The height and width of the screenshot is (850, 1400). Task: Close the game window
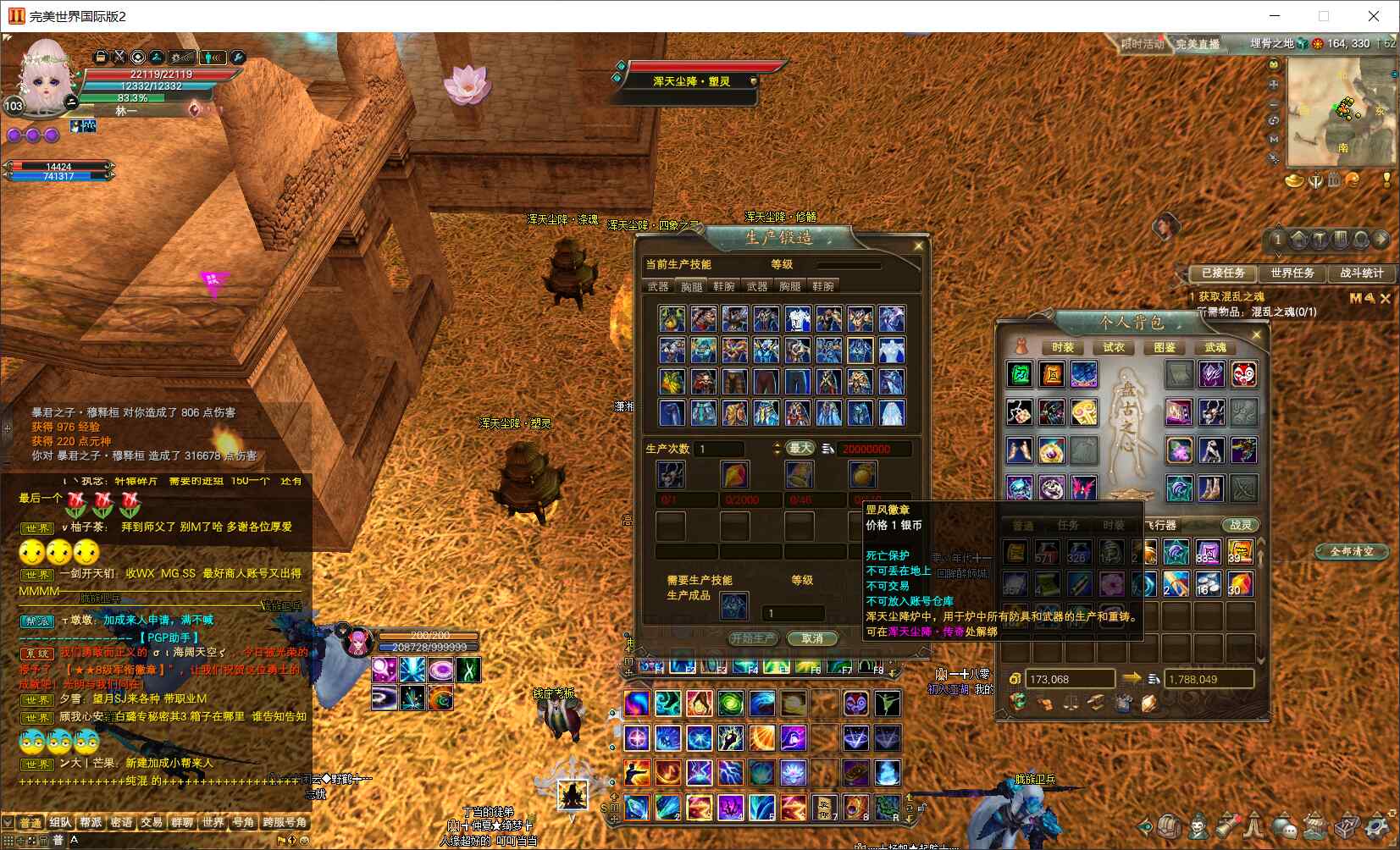coord(1374,16)
